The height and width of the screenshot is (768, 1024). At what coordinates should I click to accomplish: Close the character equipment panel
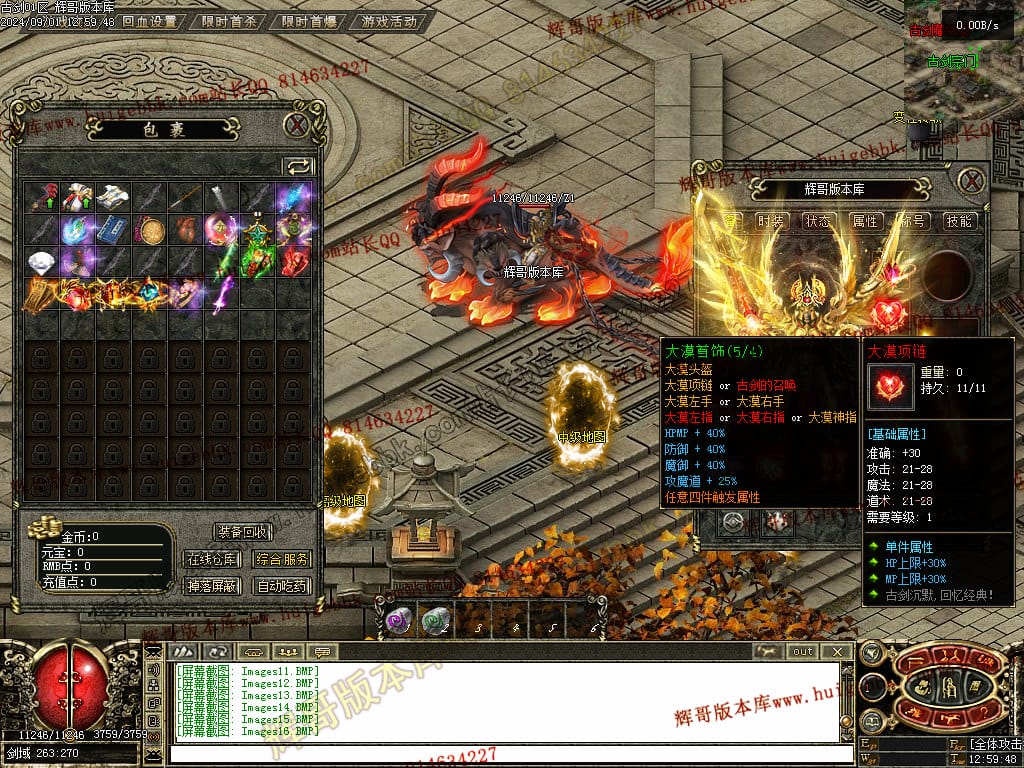(971, 181)
